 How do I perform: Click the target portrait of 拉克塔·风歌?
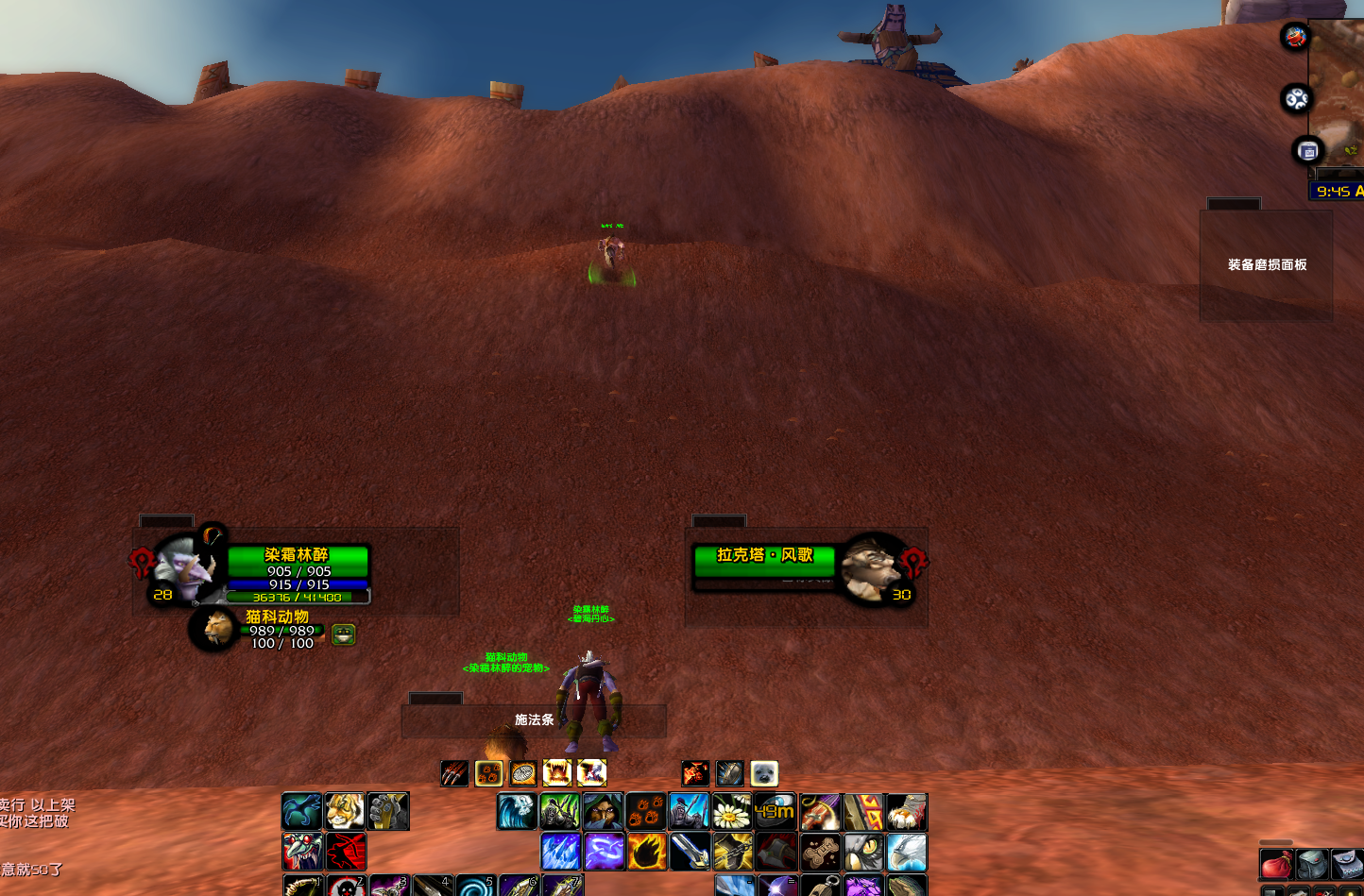coord(869,567)
